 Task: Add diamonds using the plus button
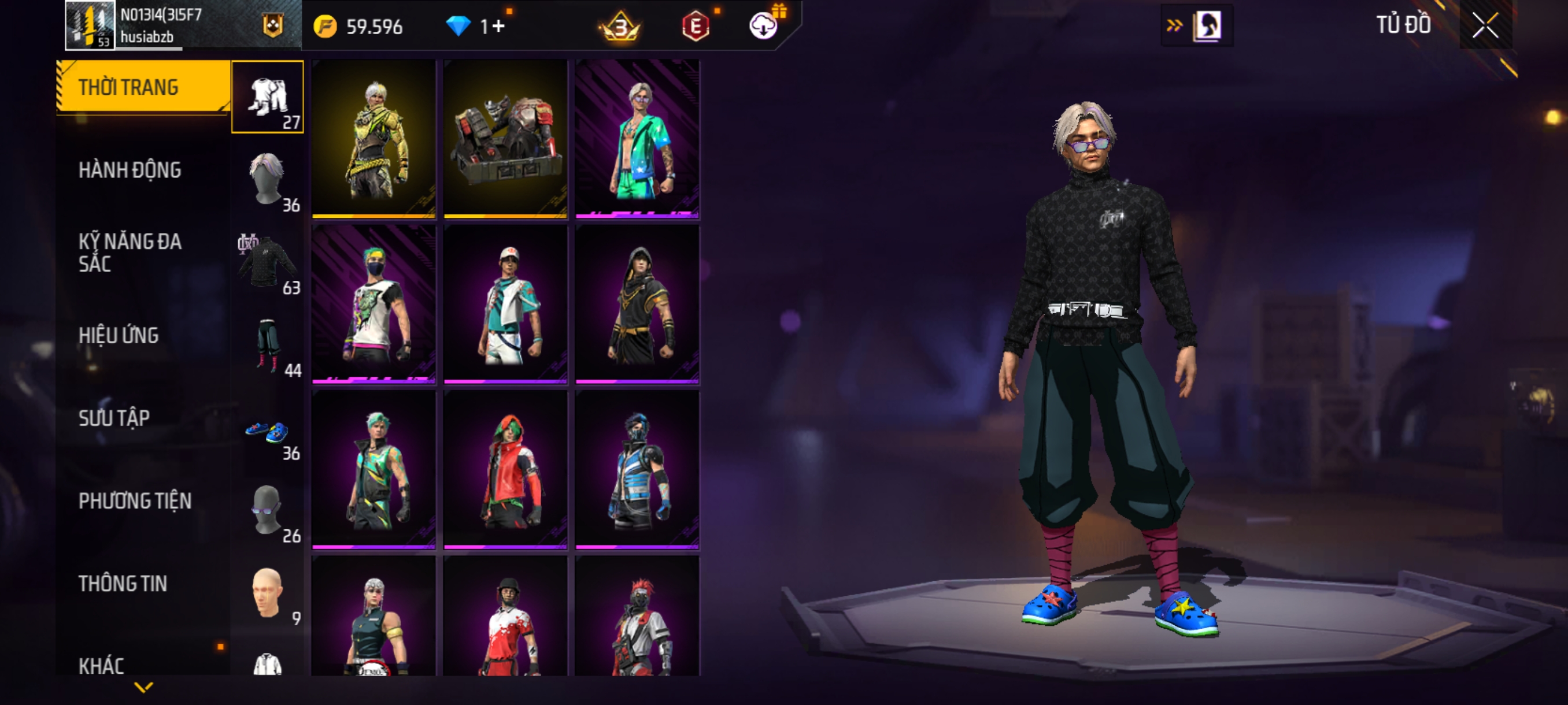498,26
